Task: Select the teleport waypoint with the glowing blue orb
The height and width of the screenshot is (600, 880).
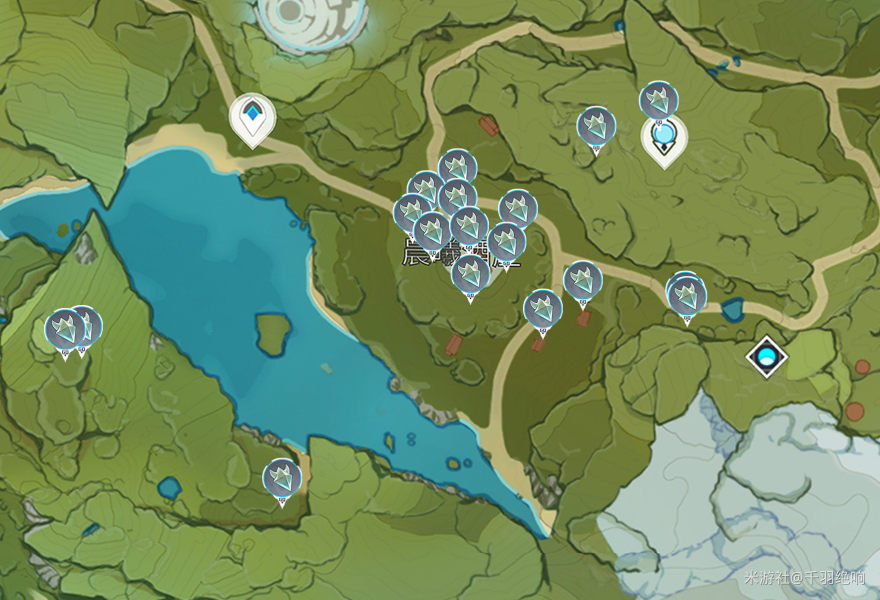Action: coord(664,138)
